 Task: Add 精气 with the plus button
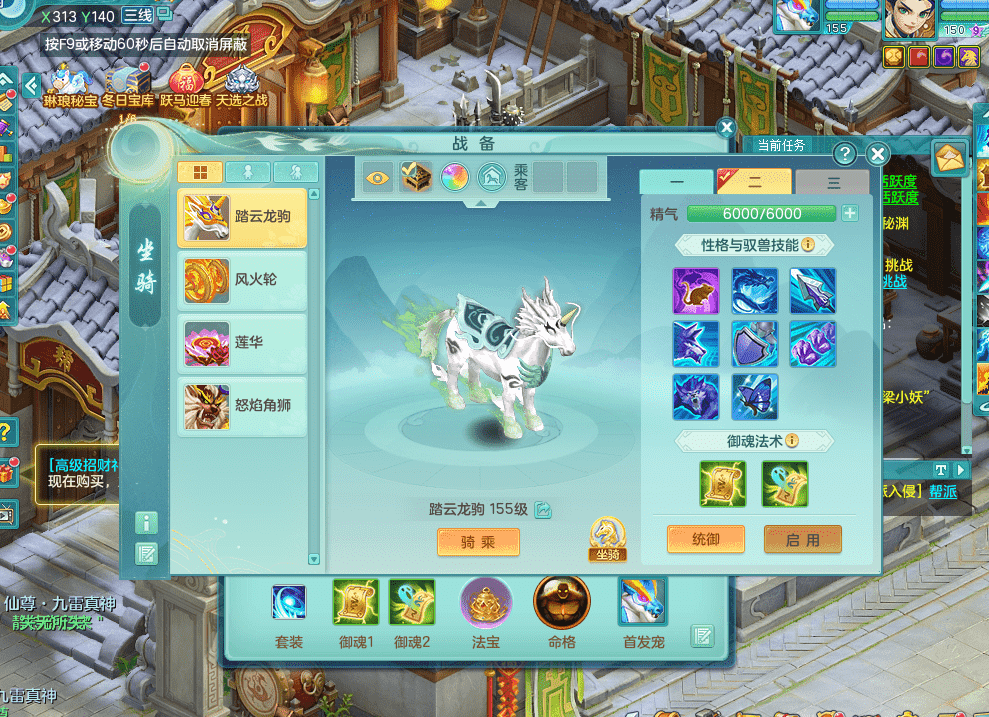pos(850,213)
